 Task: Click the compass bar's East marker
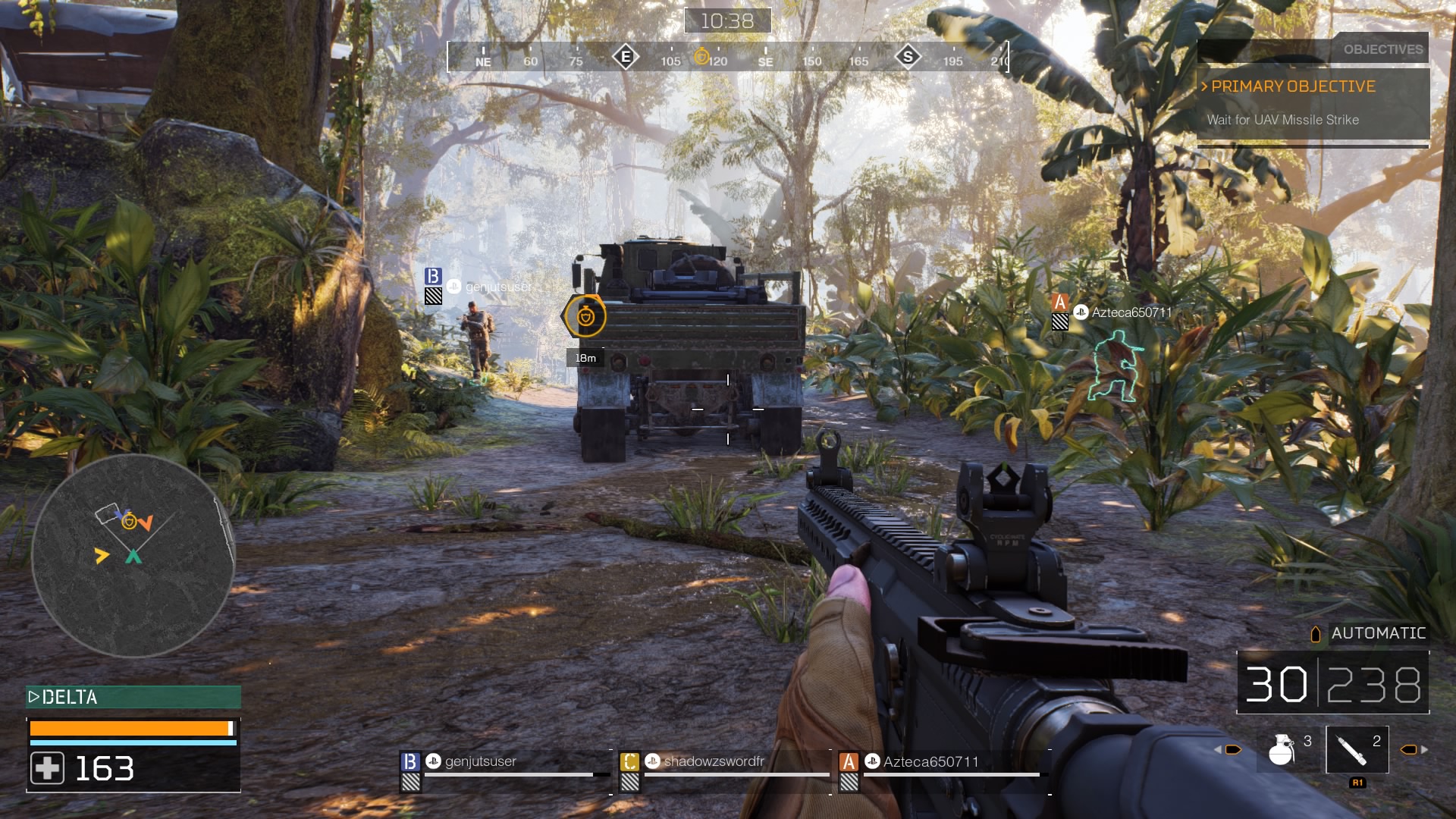click(626, 57)
